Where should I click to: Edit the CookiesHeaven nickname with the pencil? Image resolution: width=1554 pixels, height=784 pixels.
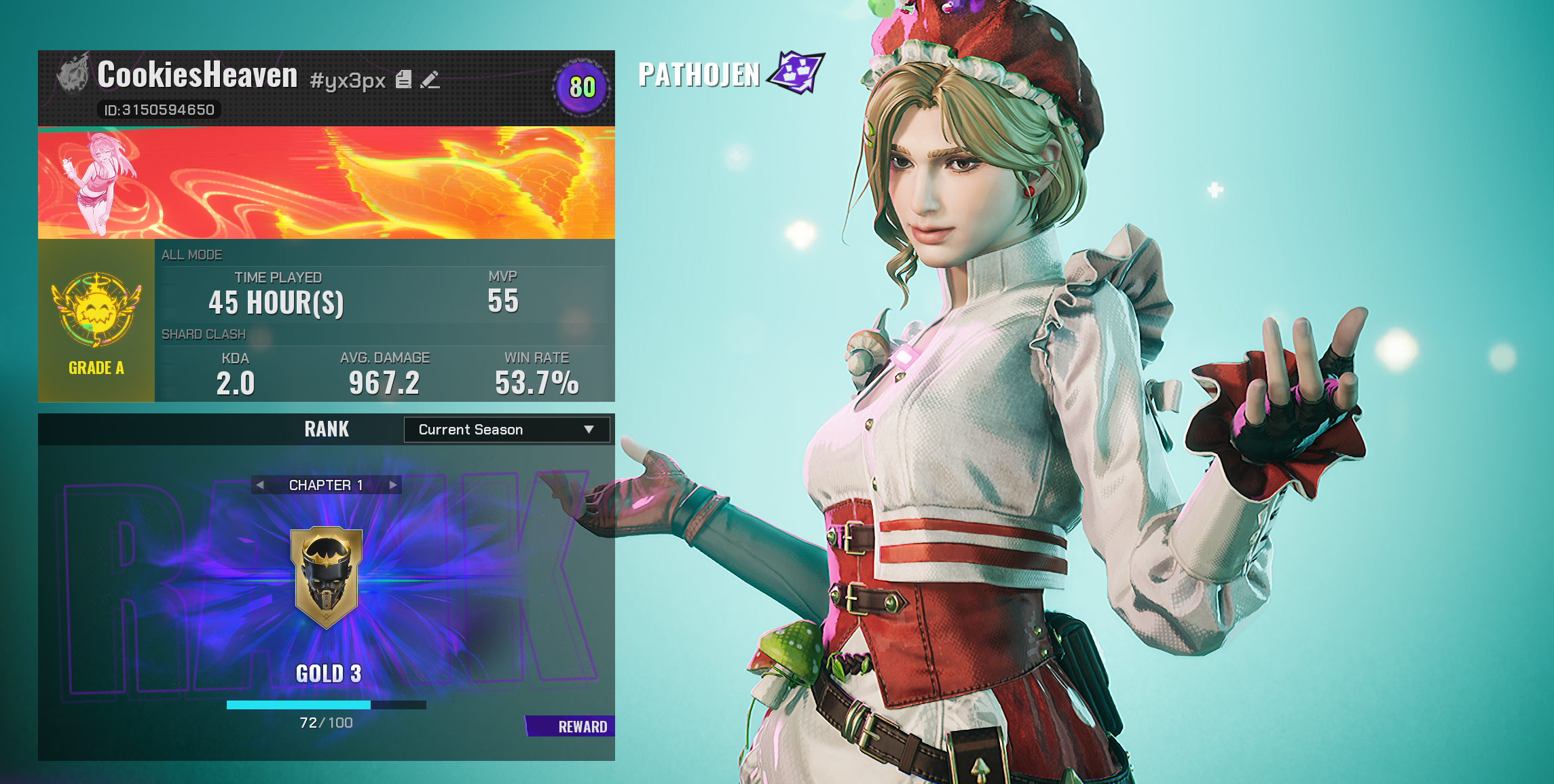[x=430, y=80]
